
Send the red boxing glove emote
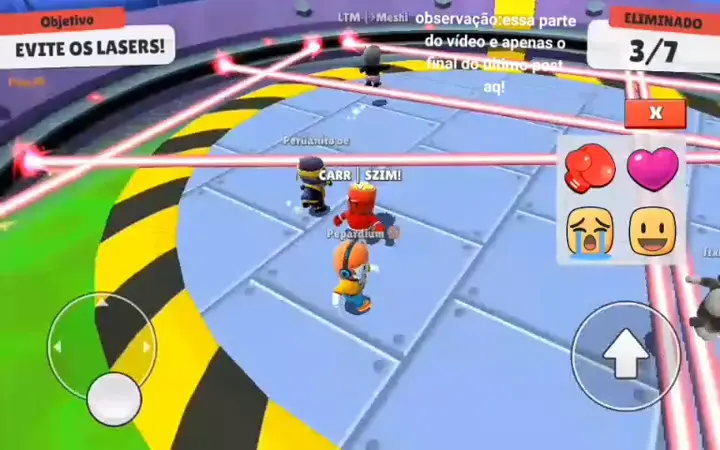[590, 168]
